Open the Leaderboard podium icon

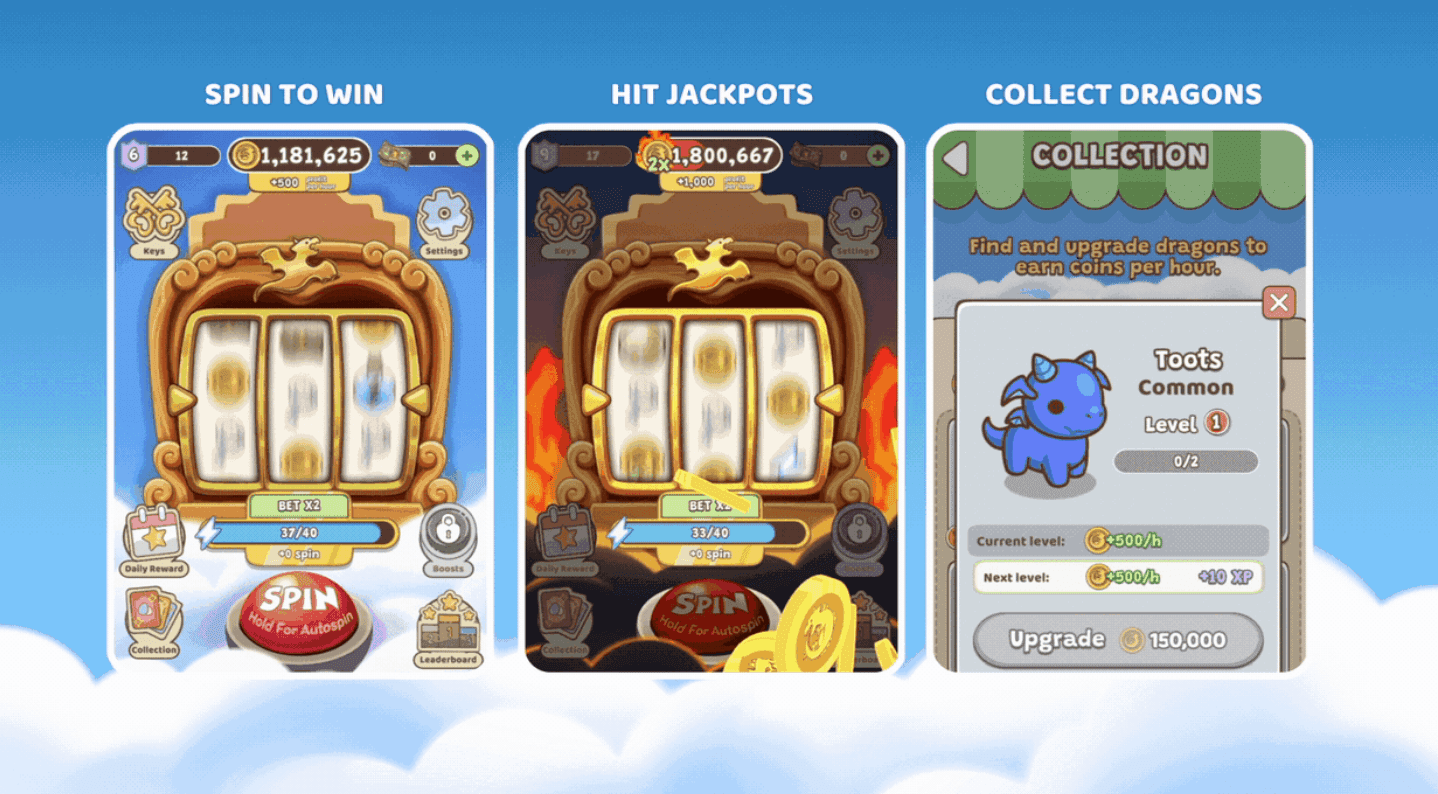pyautogui.click(x=447, y=625)
